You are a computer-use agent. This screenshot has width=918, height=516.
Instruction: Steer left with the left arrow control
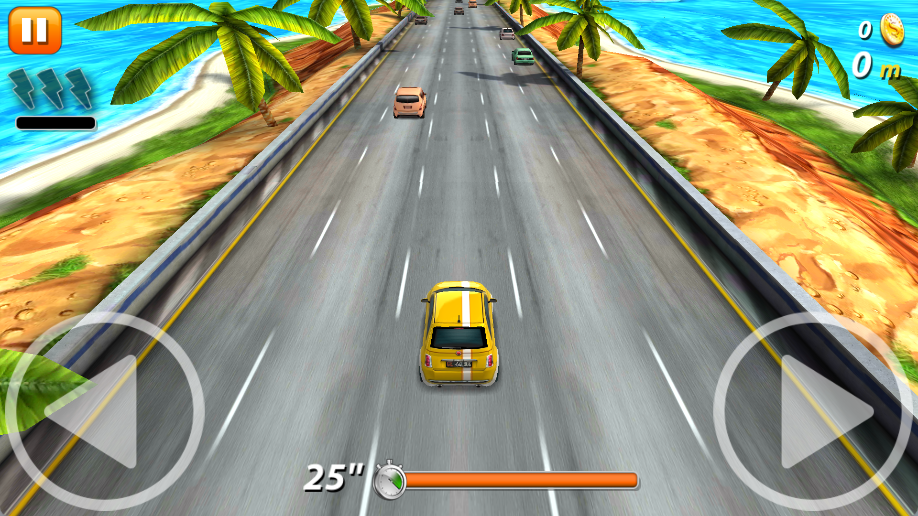104,411
